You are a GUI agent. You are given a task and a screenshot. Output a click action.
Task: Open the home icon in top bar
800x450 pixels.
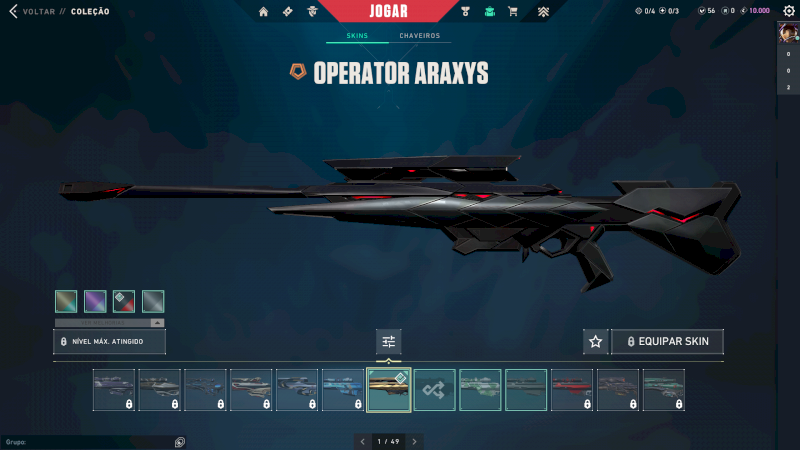263,12
